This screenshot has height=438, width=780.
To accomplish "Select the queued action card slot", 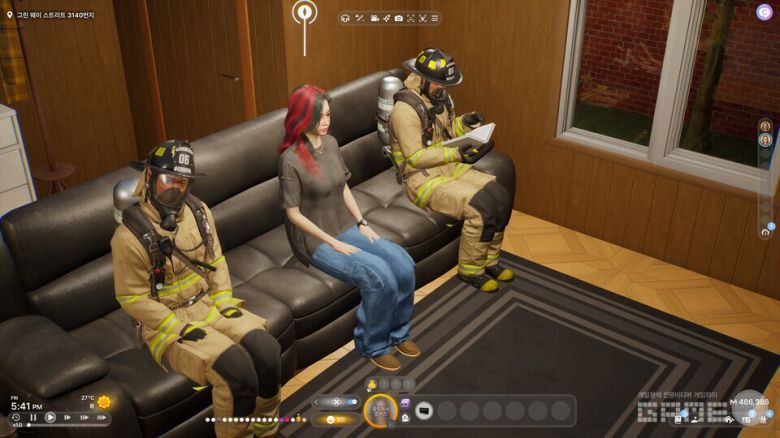I will coord(424,410).
